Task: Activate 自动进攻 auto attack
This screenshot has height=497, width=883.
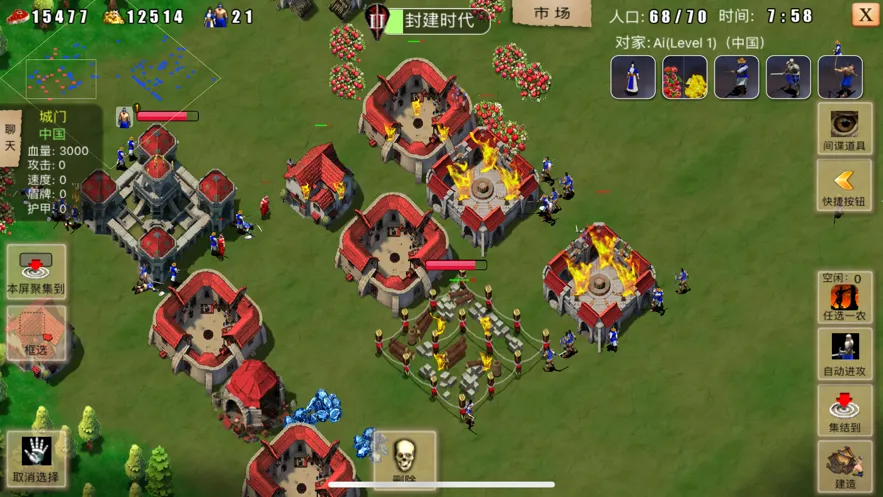Action: tap(844, 354)
